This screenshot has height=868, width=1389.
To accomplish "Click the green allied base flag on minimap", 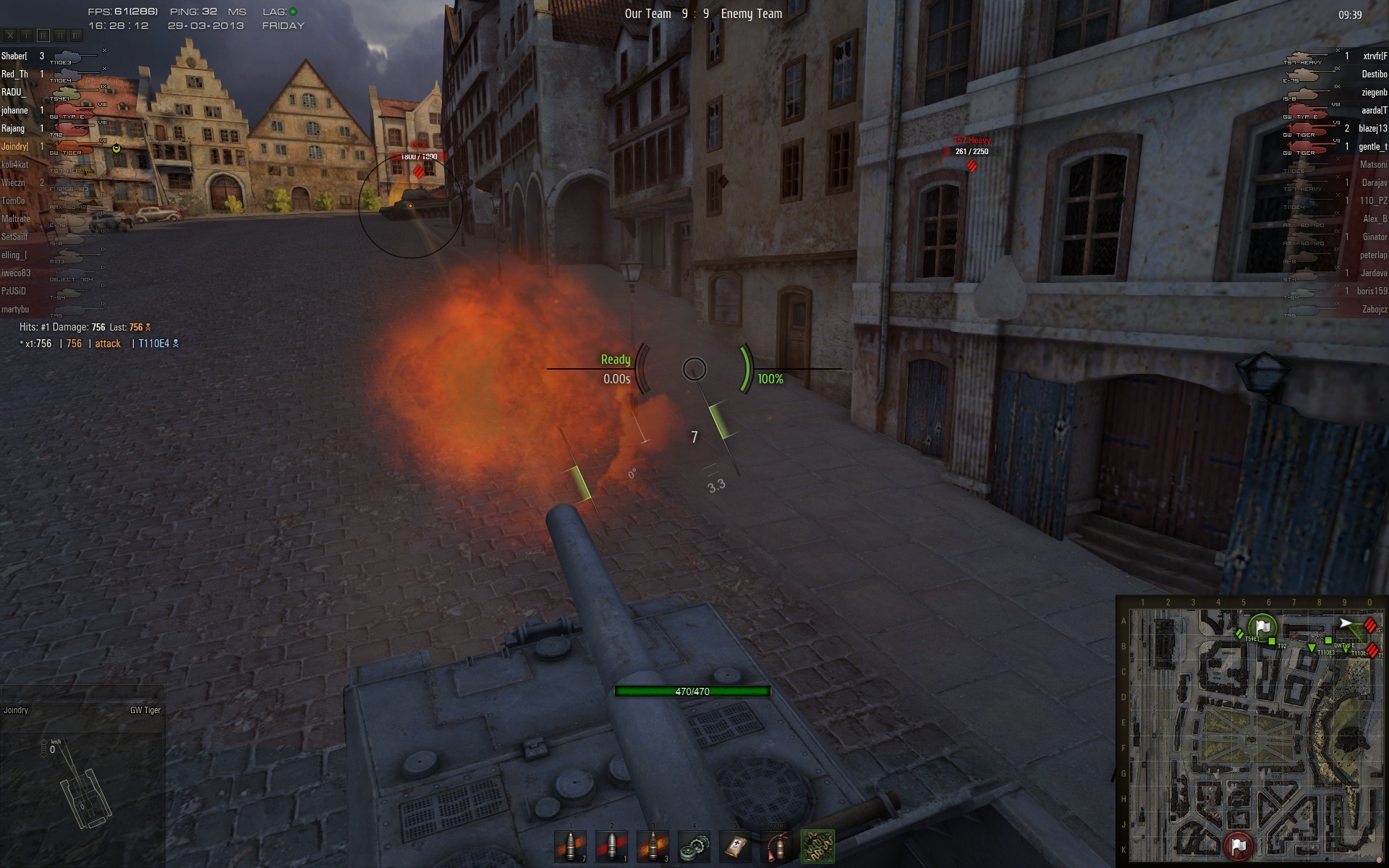I will 1262,626.
